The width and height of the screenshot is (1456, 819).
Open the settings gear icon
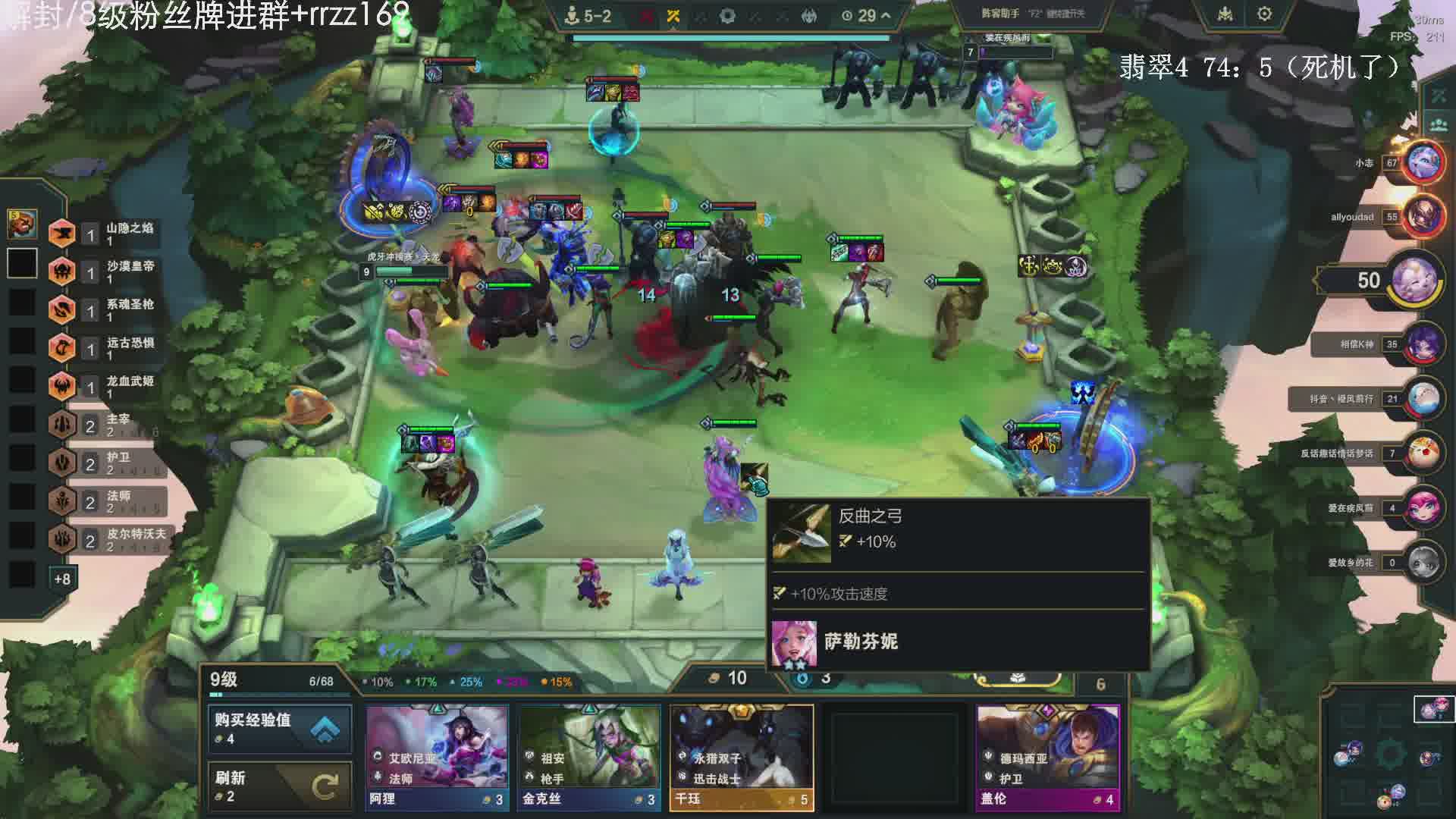tap(1264, 14)
